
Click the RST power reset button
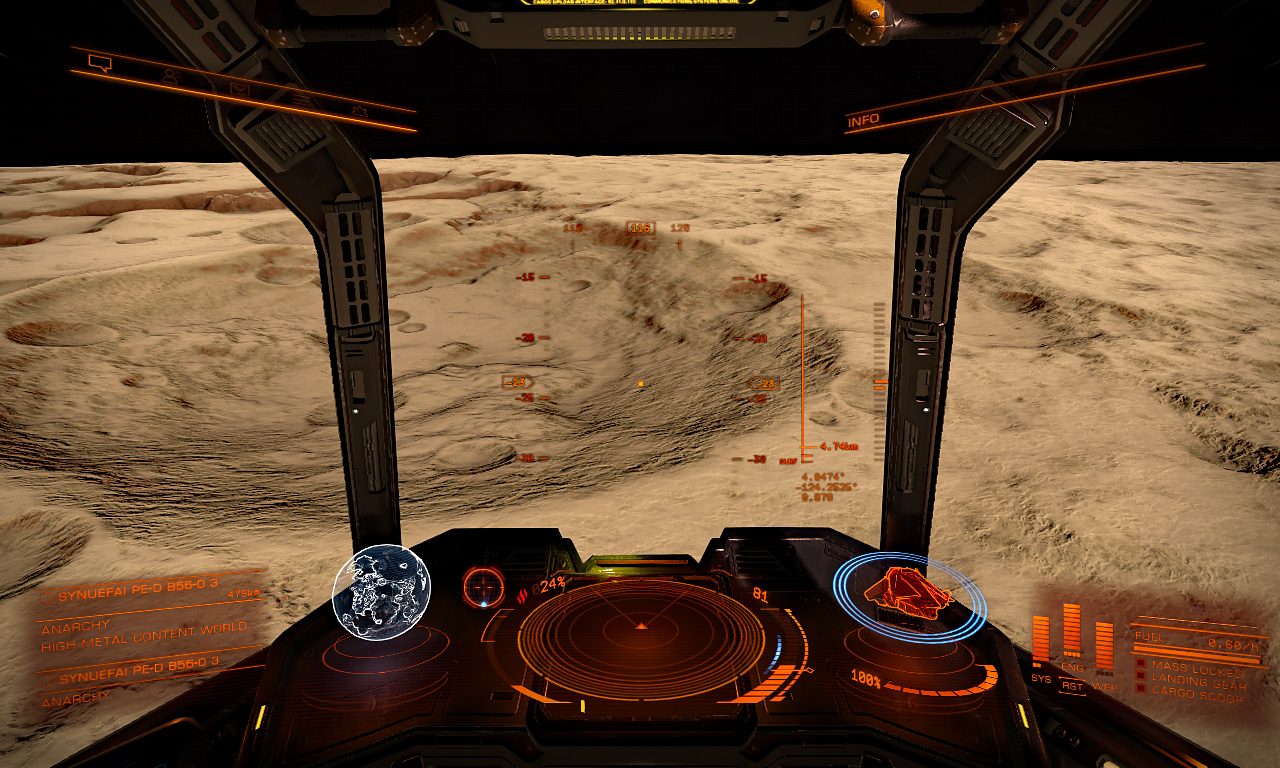tap(1072, 687)
